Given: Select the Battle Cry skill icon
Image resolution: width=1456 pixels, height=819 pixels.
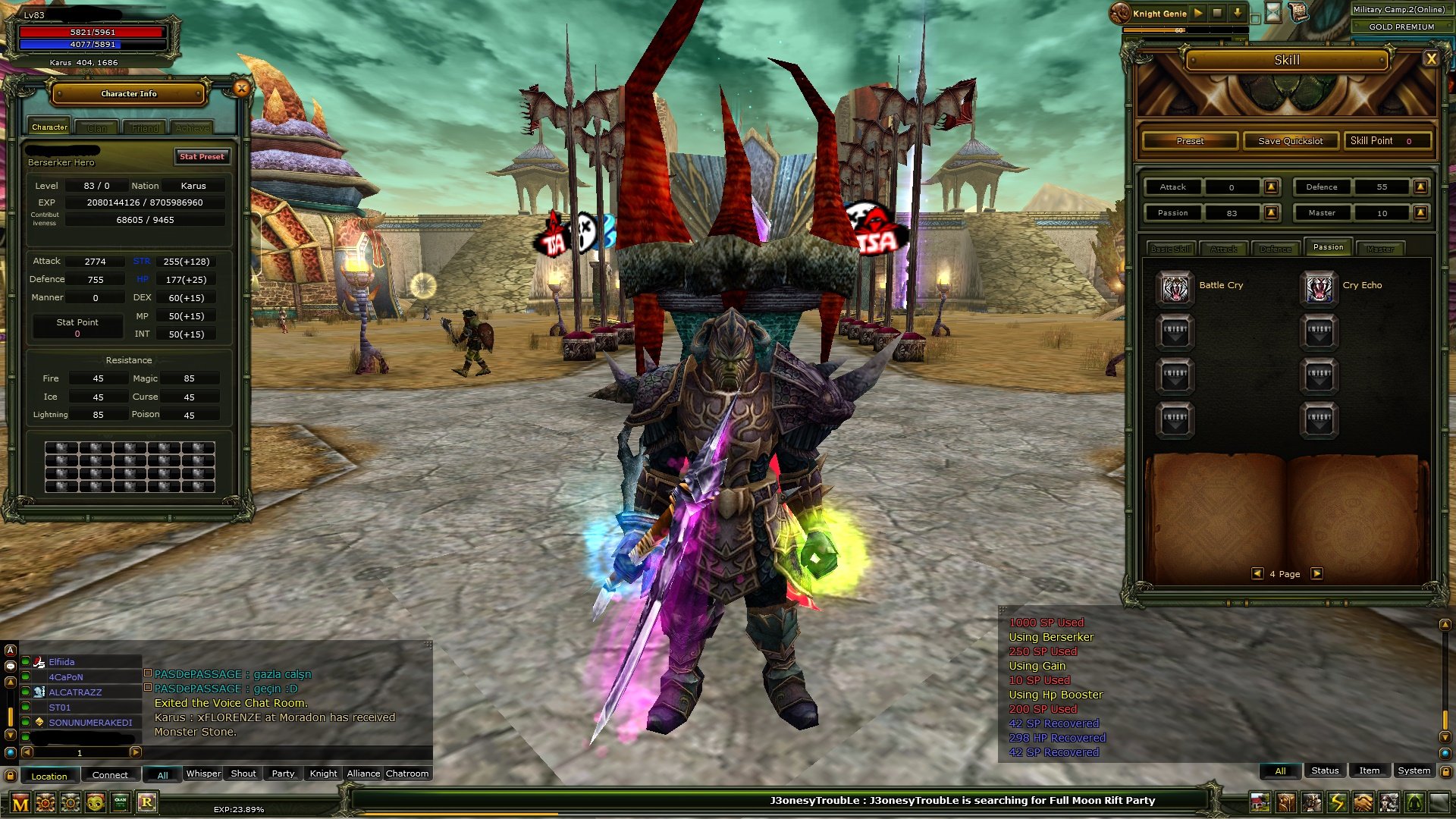Looking at the screenshot, I should (x=1175, y=287).
